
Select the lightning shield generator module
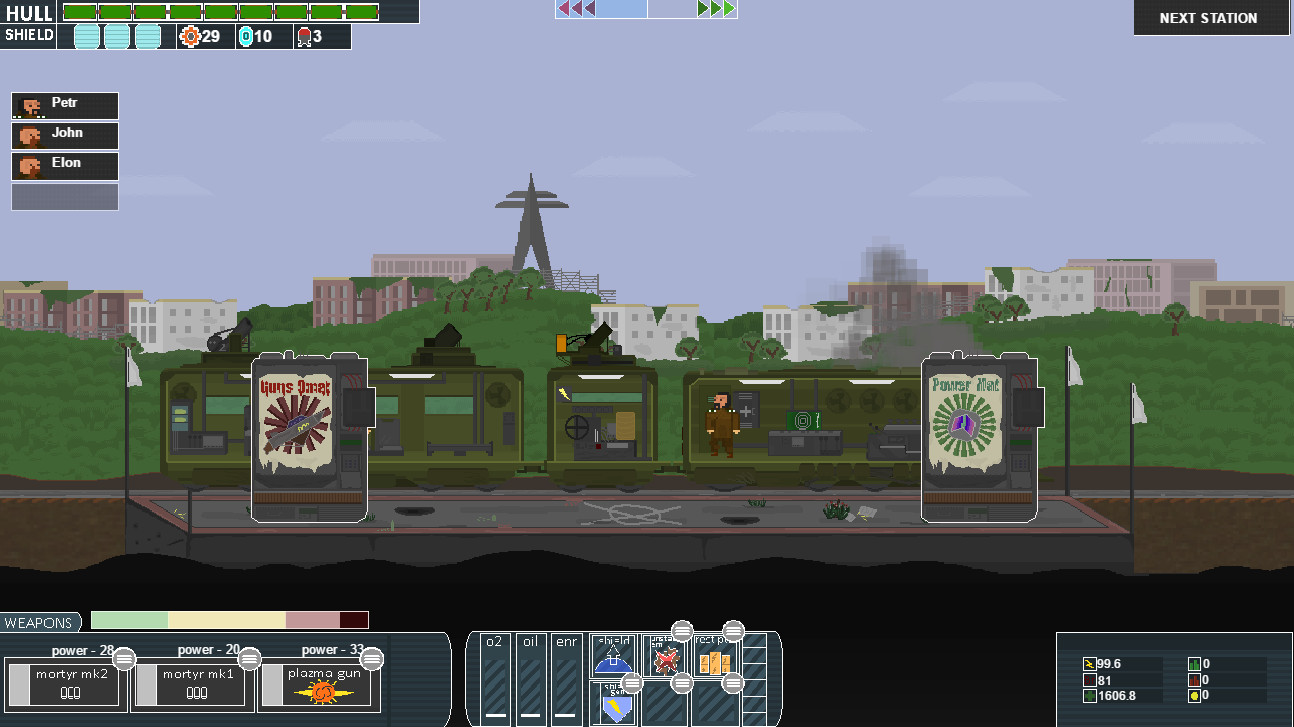coord(616,704)
